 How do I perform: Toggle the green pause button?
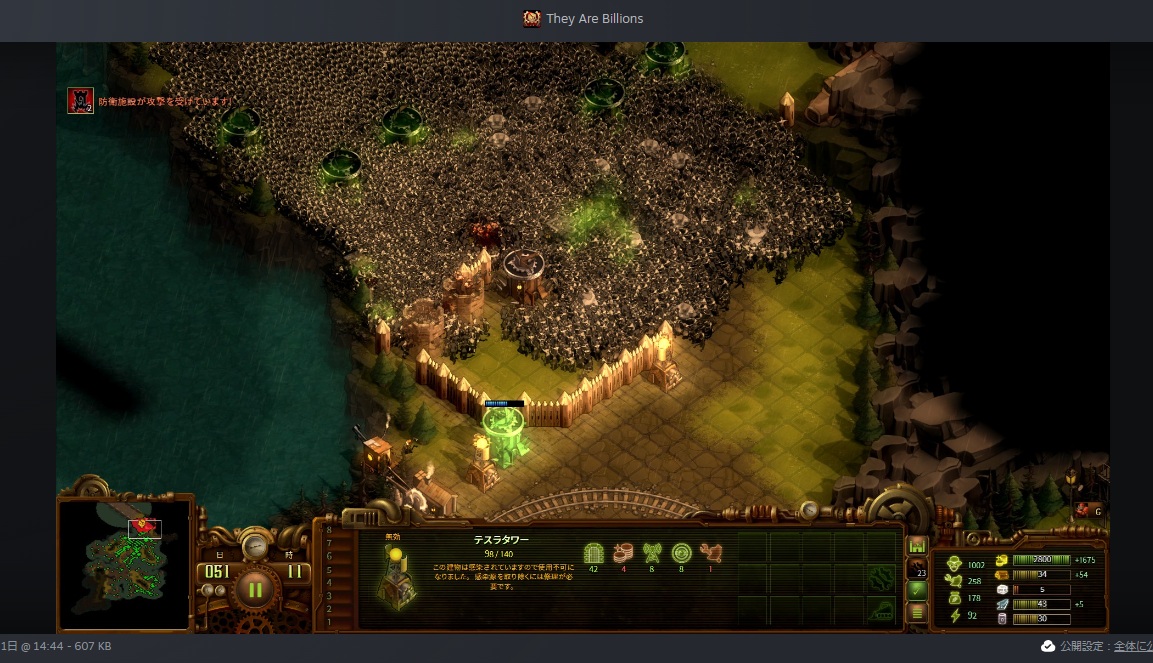[x=255, y=589]
